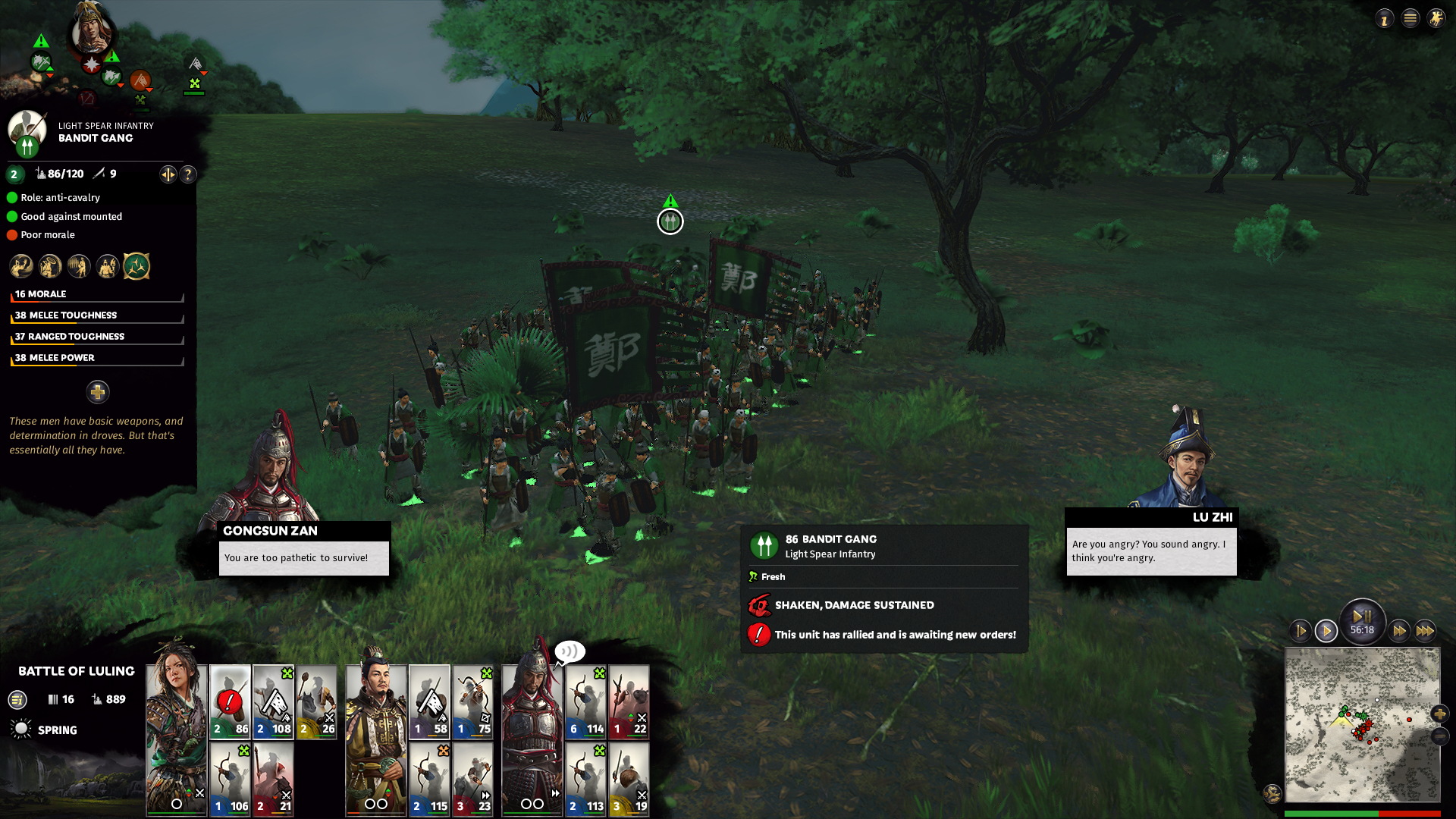1456x819 pixels.
Task: Set battle speed to normal play
Action: coord(1326,631)
